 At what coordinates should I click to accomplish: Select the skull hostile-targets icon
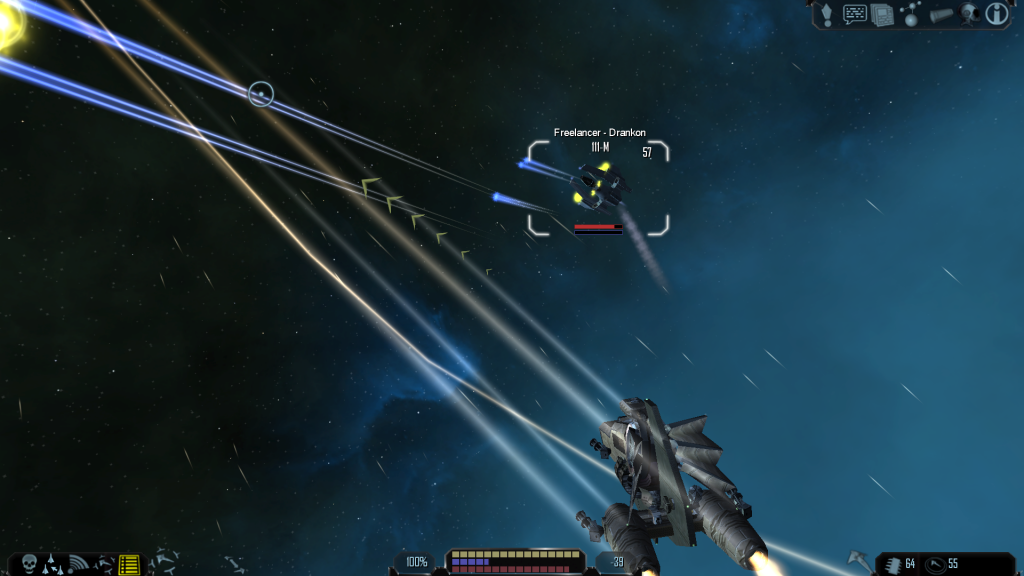click(28, 563)
